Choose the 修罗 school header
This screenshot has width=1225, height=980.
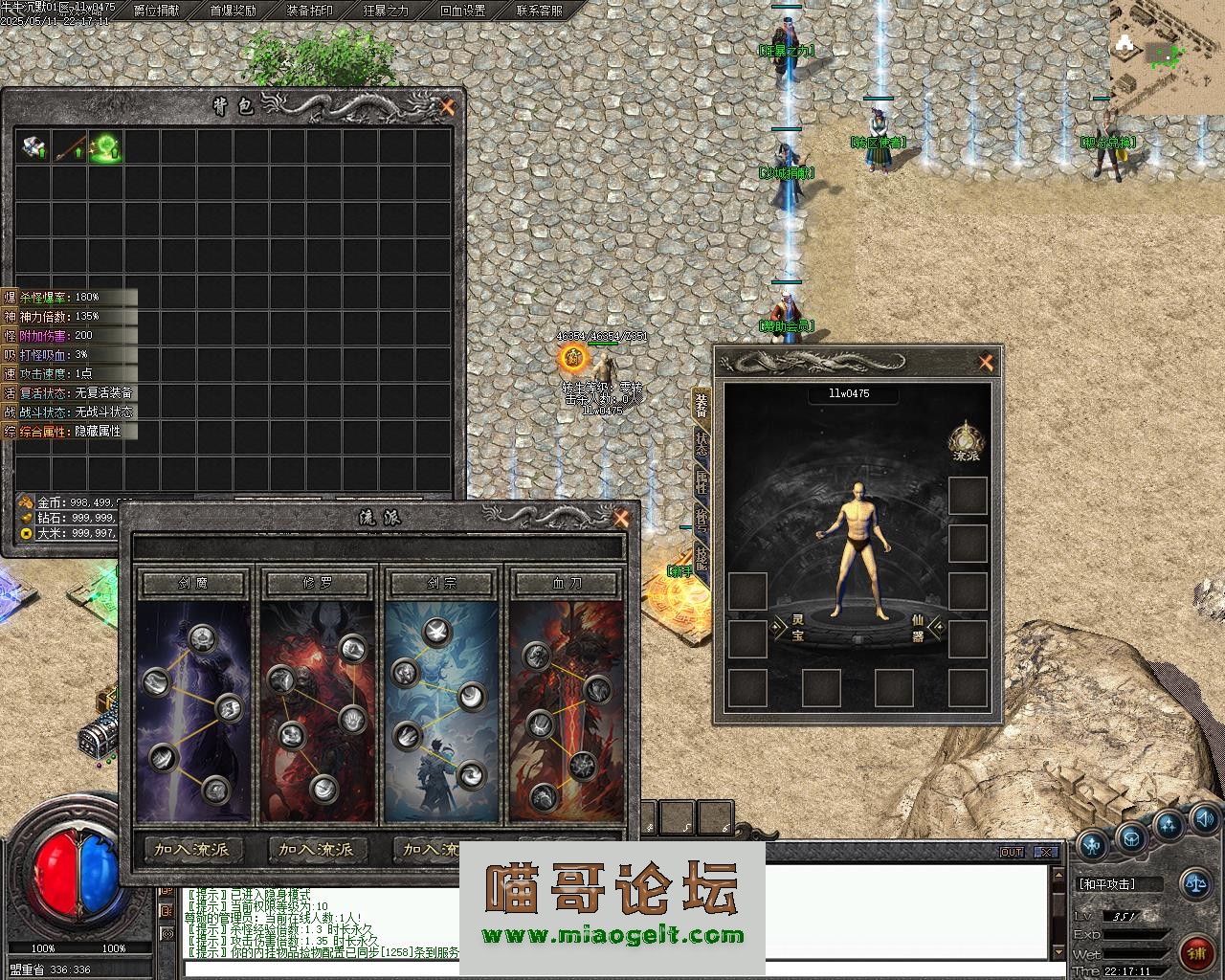[x=318, y=583]
